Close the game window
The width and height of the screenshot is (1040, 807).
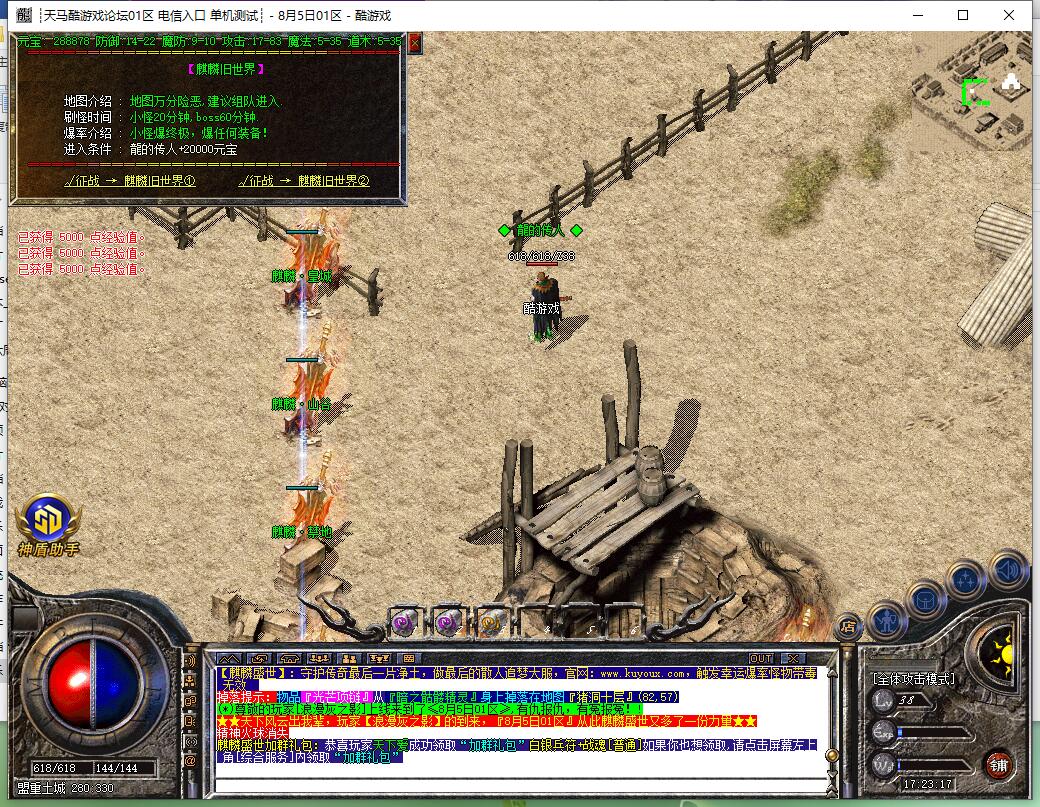(1009, 15)
